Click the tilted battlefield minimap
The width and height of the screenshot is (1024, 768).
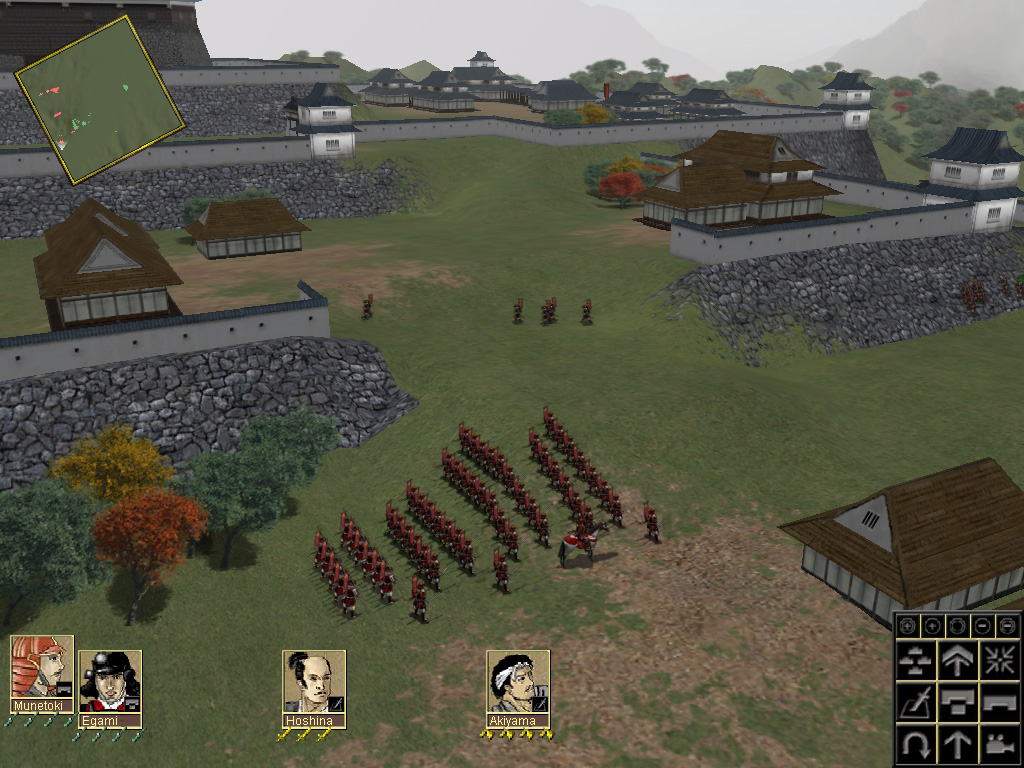[100, 98]
